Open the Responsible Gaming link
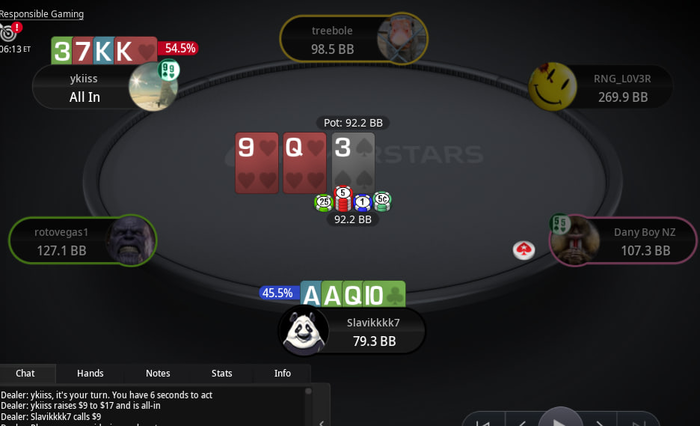The height and width of the screenshot is (426, 700). click(x=42, y=14)
